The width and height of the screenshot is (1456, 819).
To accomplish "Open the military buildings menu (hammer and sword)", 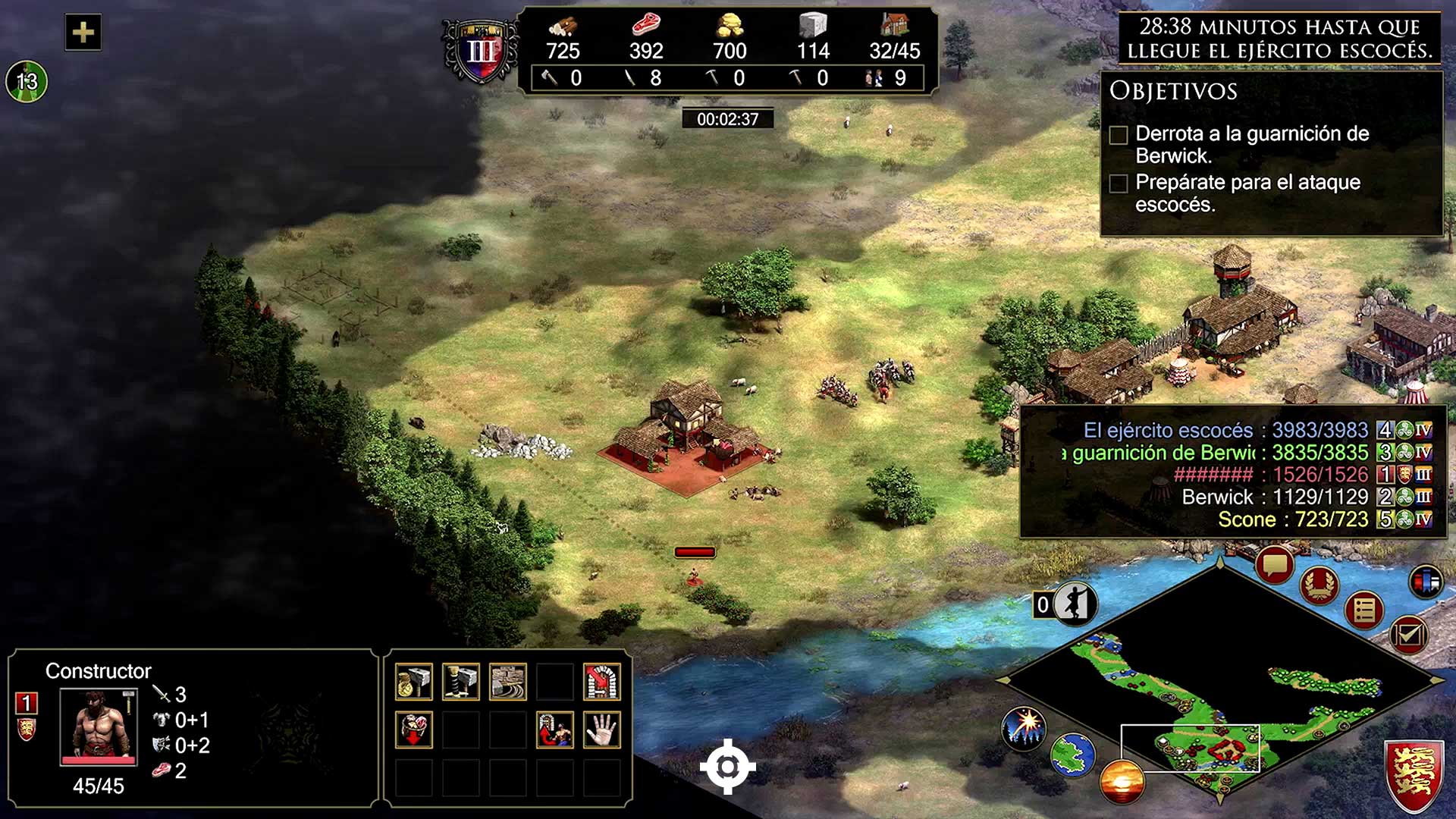I will 461,681.
